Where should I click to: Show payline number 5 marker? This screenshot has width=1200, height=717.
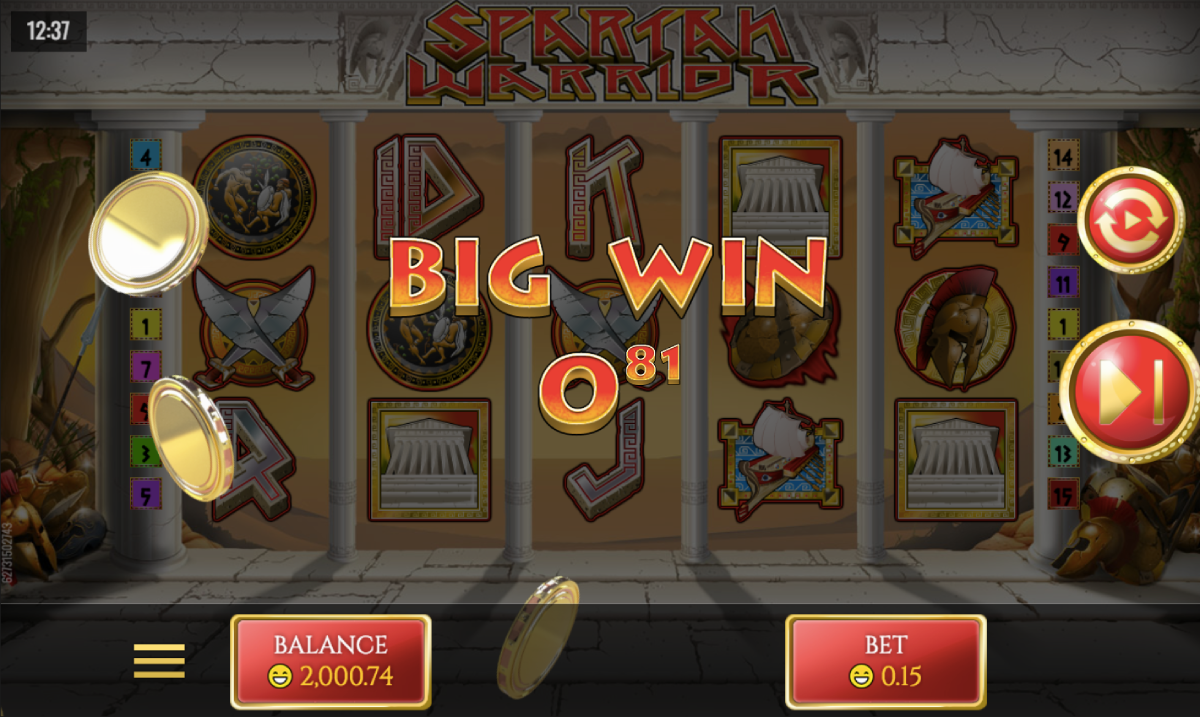[146, 493]
